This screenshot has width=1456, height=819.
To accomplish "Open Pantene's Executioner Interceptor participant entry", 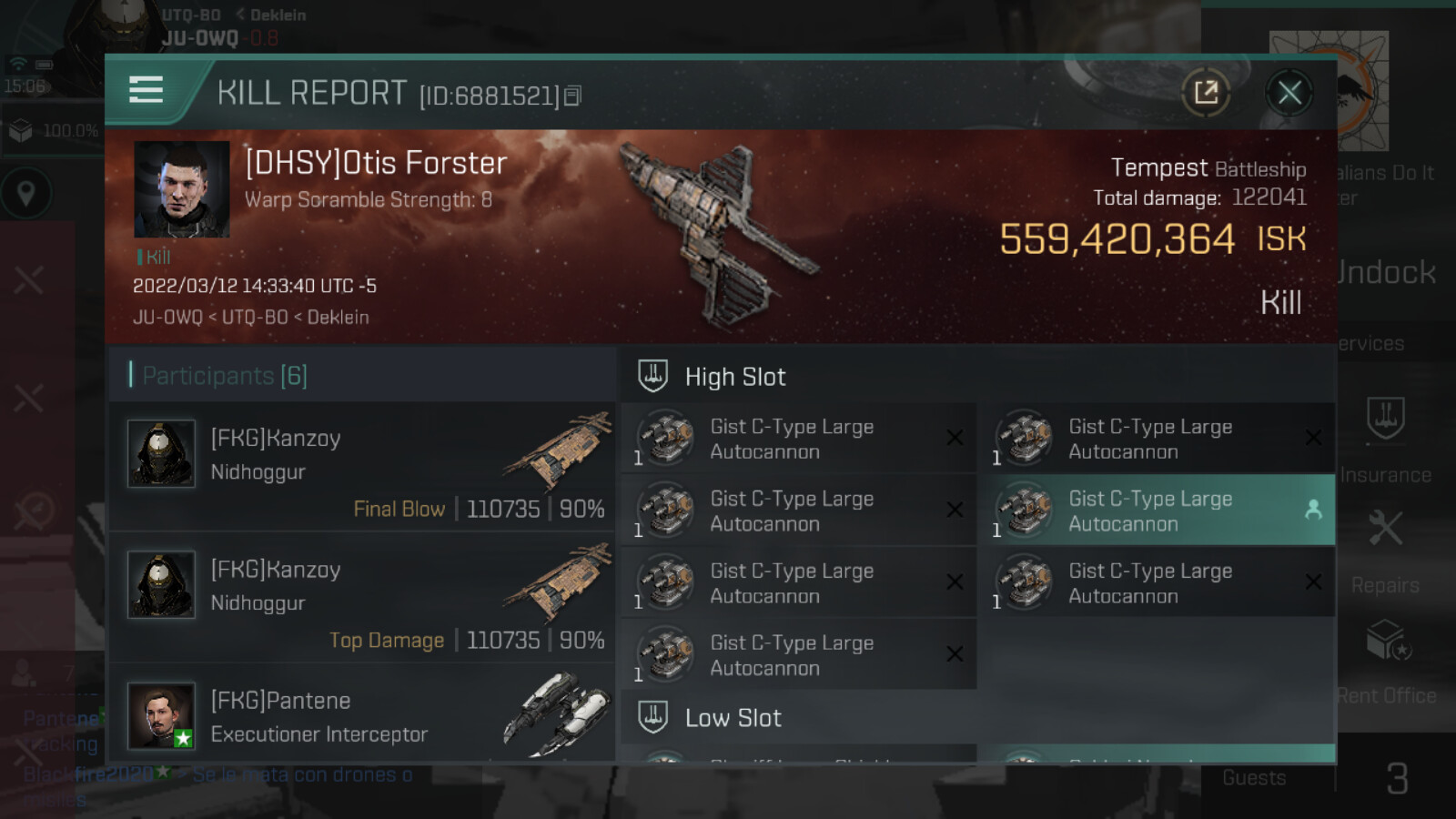I will coord(362,715).
